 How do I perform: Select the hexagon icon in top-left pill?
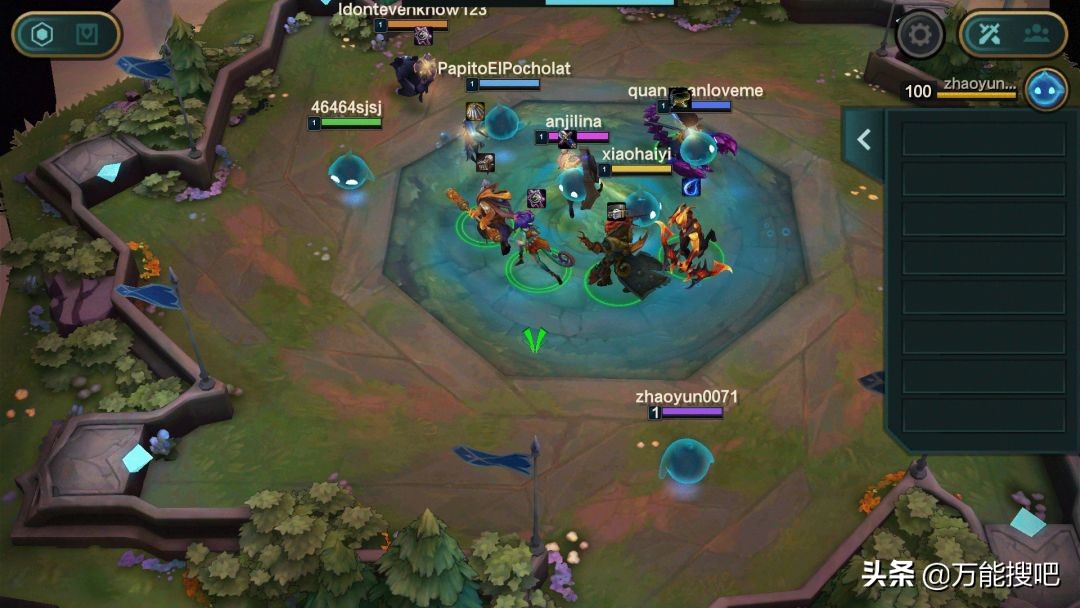point(42,35)
